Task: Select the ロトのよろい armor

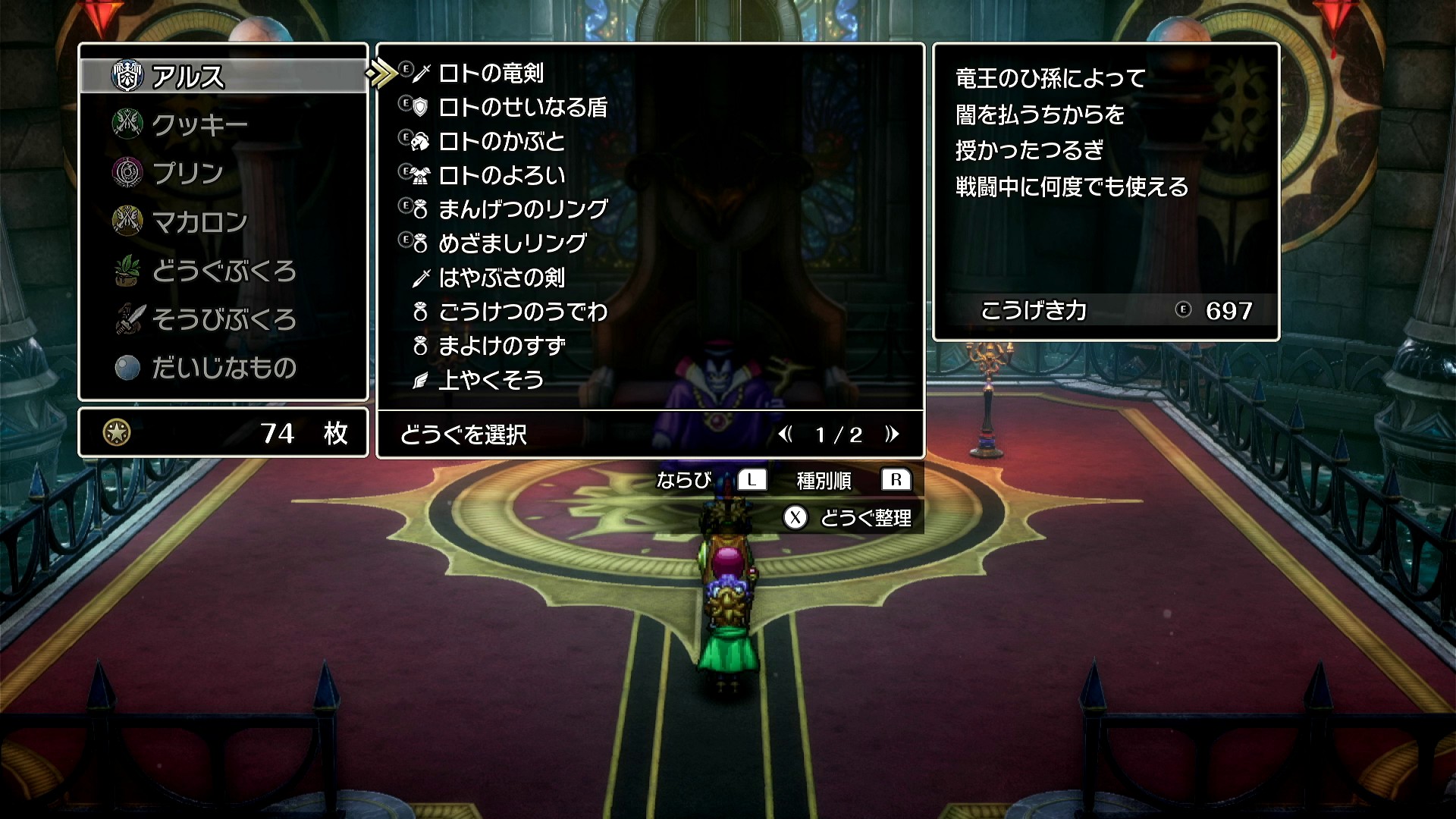Action: coord(501,175)
